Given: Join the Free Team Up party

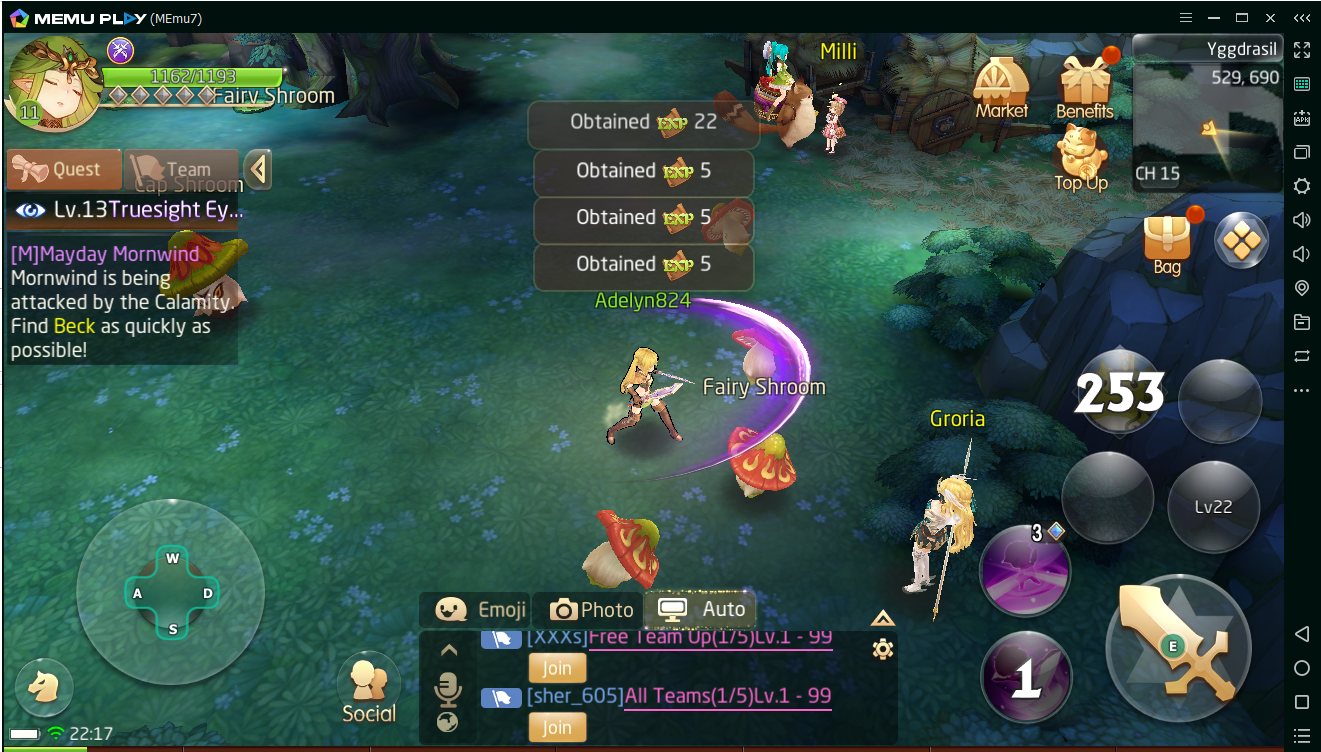Looking at the screenshot, I should click(557, 668).
